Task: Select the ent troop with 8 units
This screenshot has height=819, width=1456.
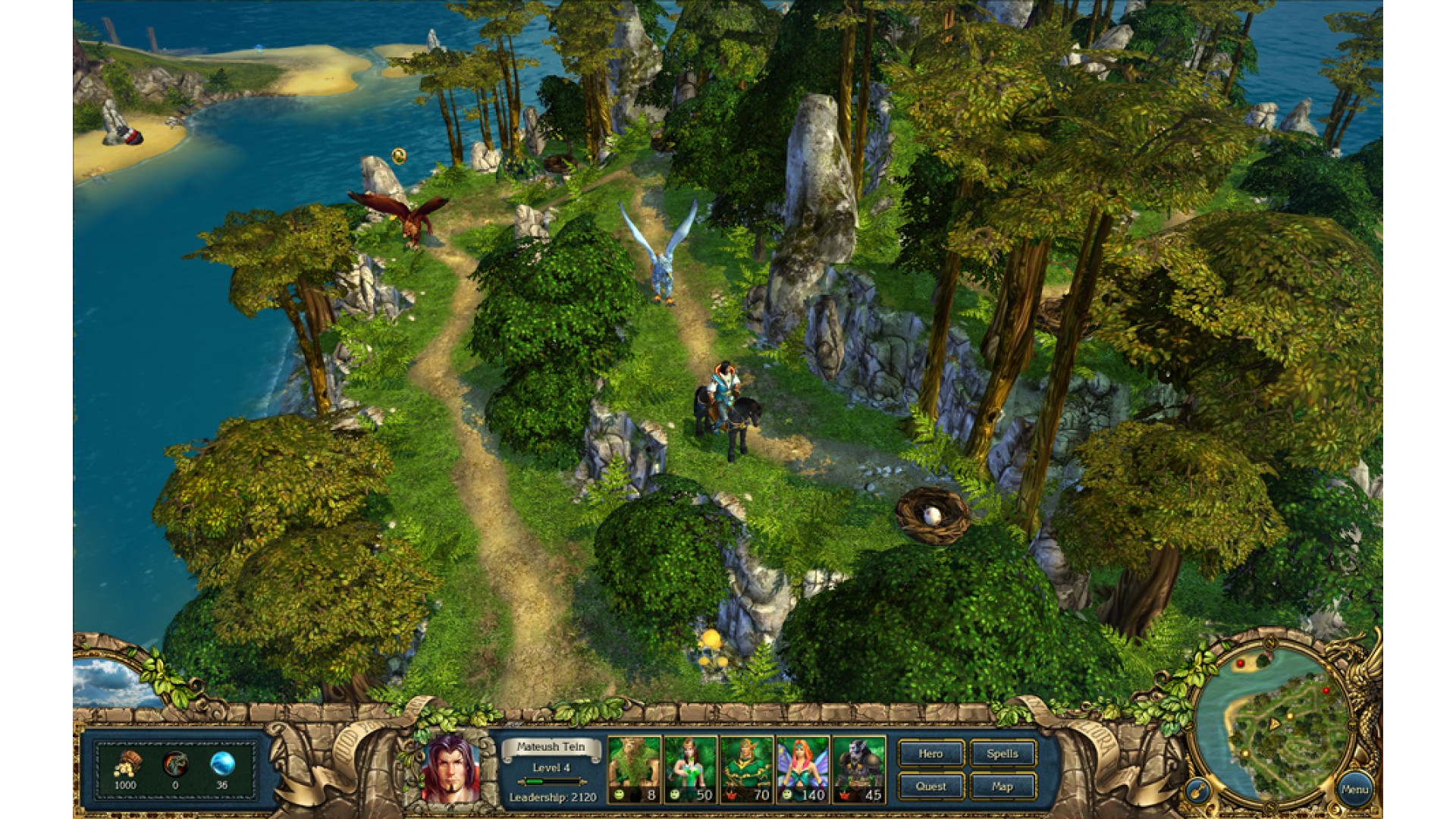Action: coord(634,769)
